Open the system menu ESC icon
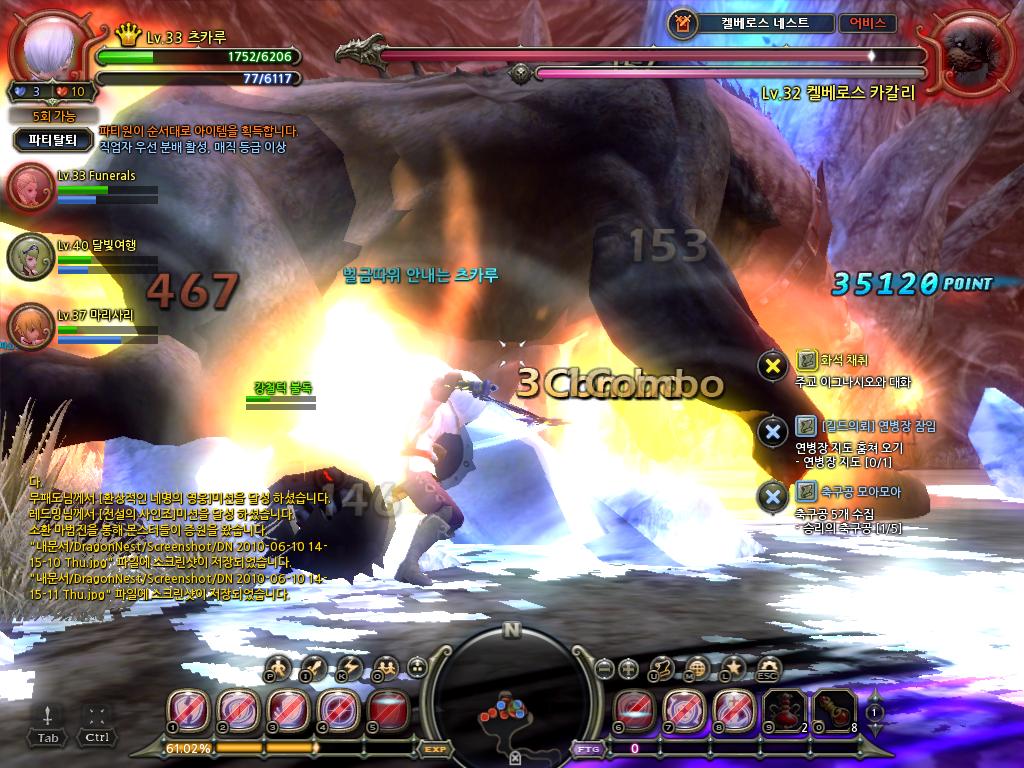1024x768 pixels. (x=768, y=667)
